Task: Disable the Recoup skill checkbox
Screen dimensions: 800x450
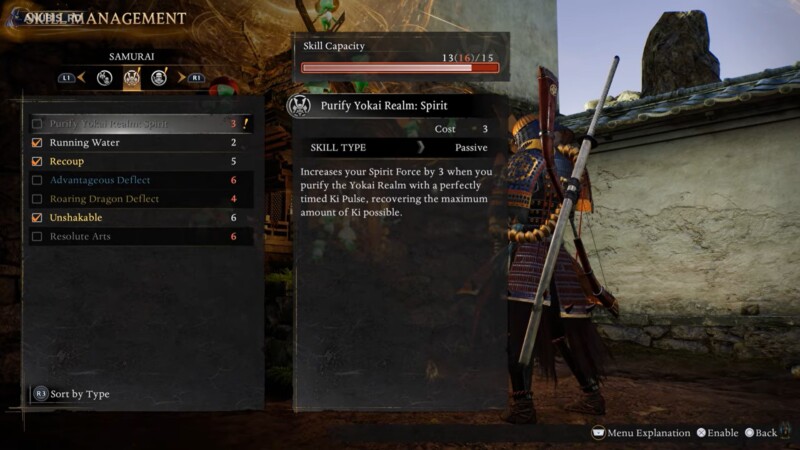Action: click(37, 162)
